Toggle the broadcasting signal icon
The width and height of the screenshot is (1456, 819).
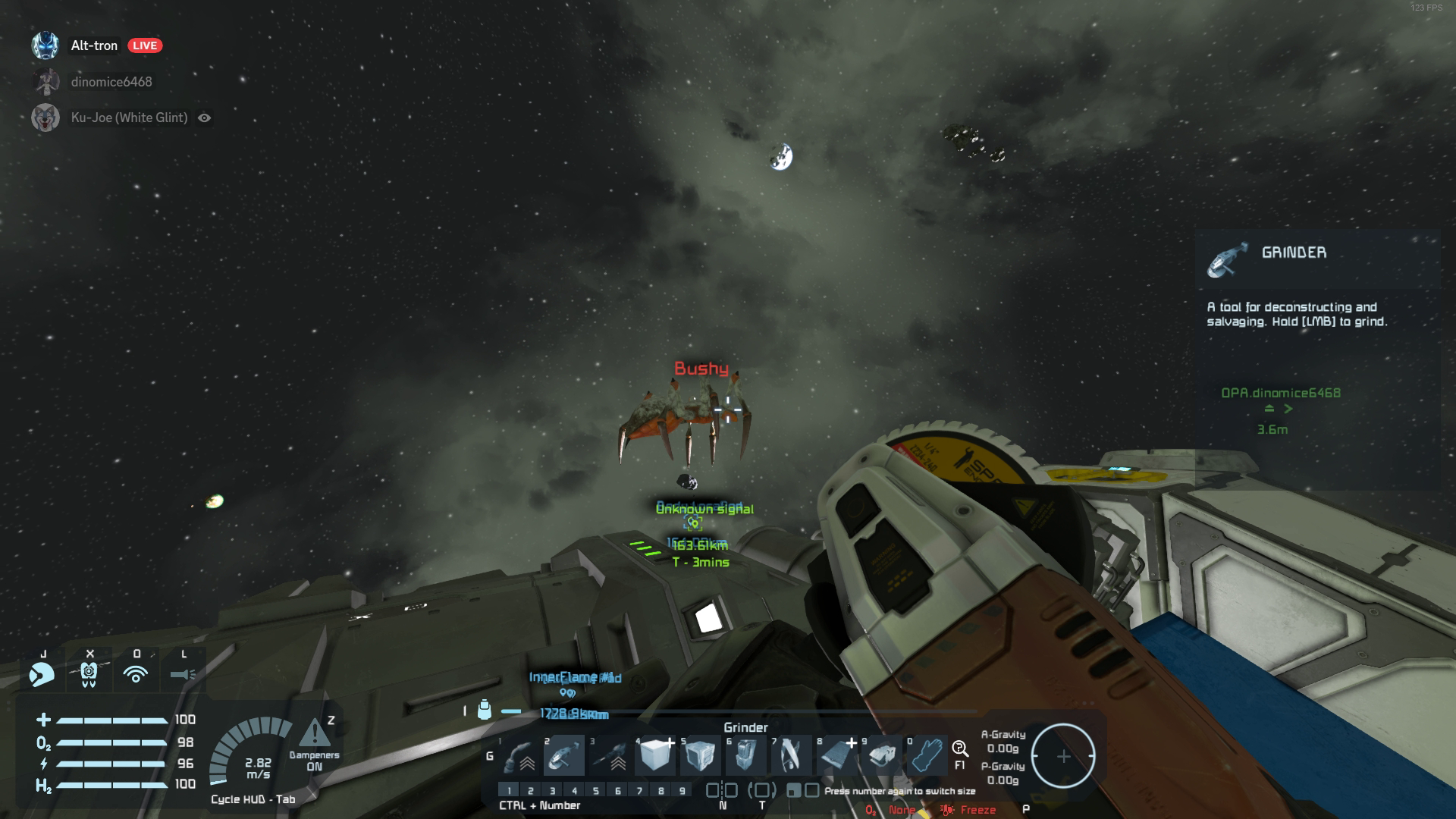[x=136, y=673]
